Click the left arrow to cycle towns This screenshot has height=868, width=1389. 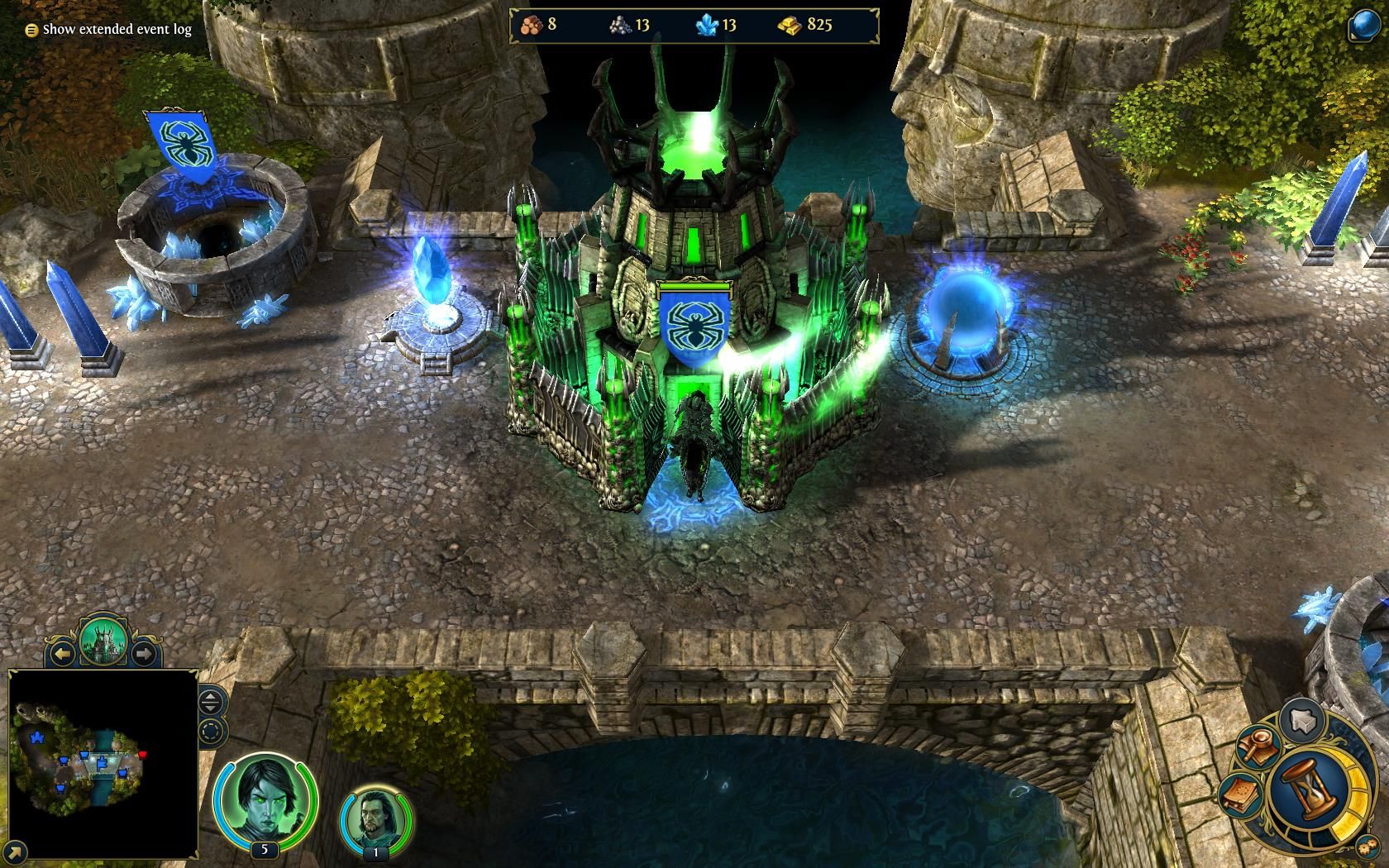63,652
